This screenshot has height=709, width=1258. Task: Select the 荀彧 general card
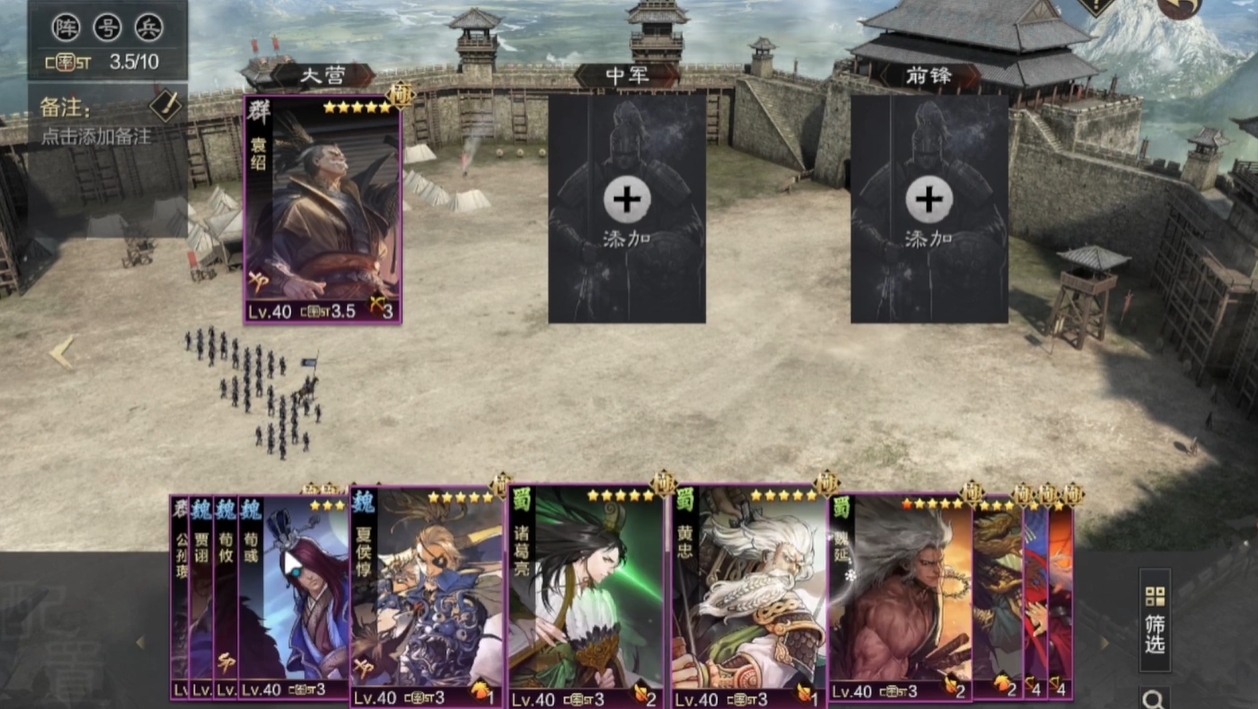pyautogui.click(x=295, y=600)
